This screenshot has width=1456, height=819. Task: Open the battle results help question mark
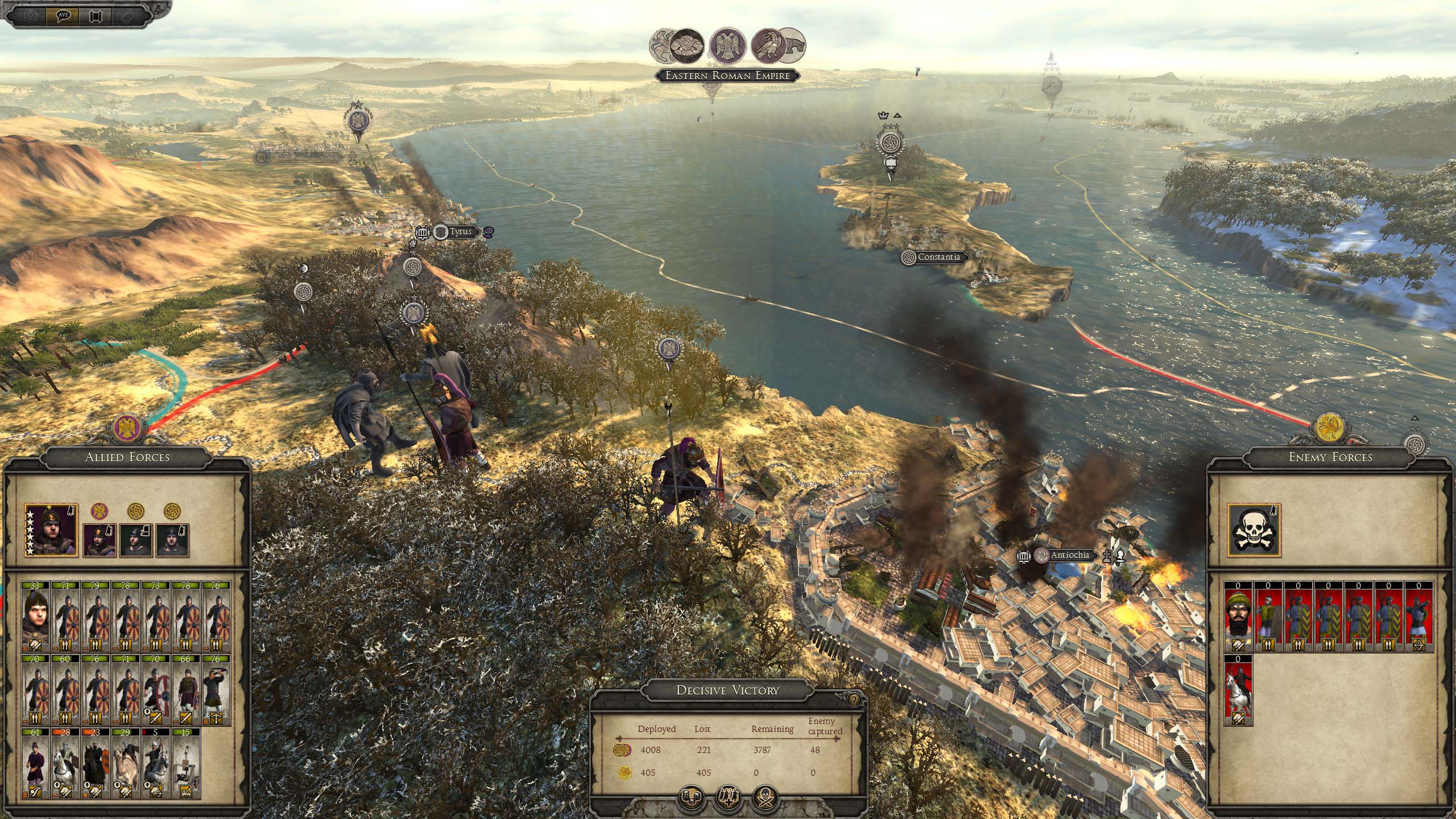tap(854, 700)
